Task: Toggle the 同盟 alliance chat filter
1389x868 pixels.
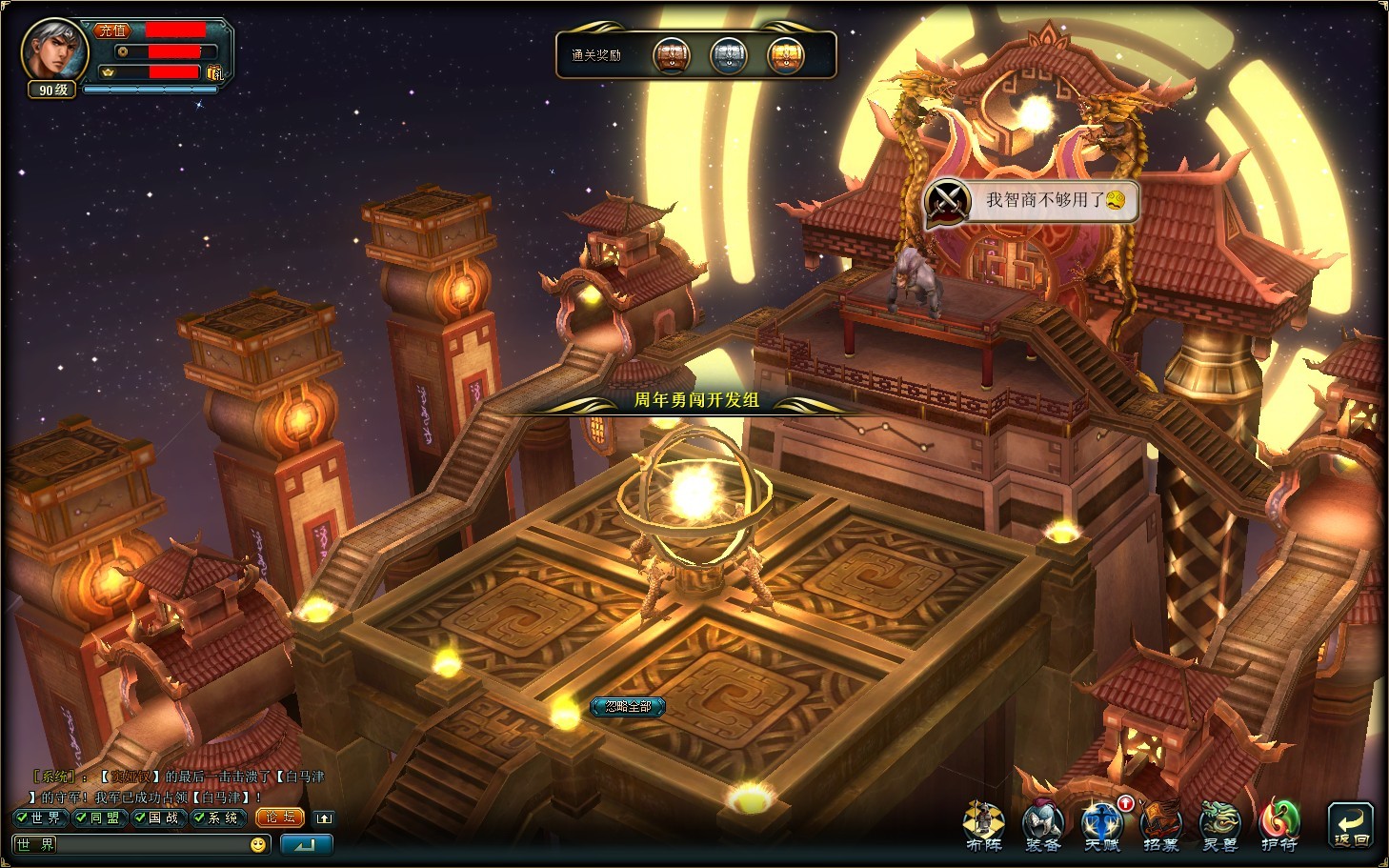Action: [97, 818]
